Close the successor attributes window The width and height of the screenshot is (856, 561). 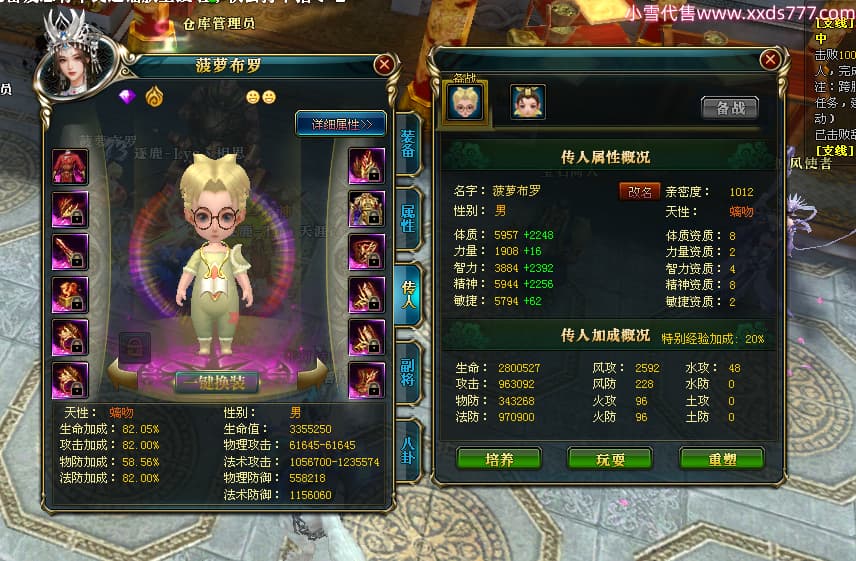click(x=769, y=60)
